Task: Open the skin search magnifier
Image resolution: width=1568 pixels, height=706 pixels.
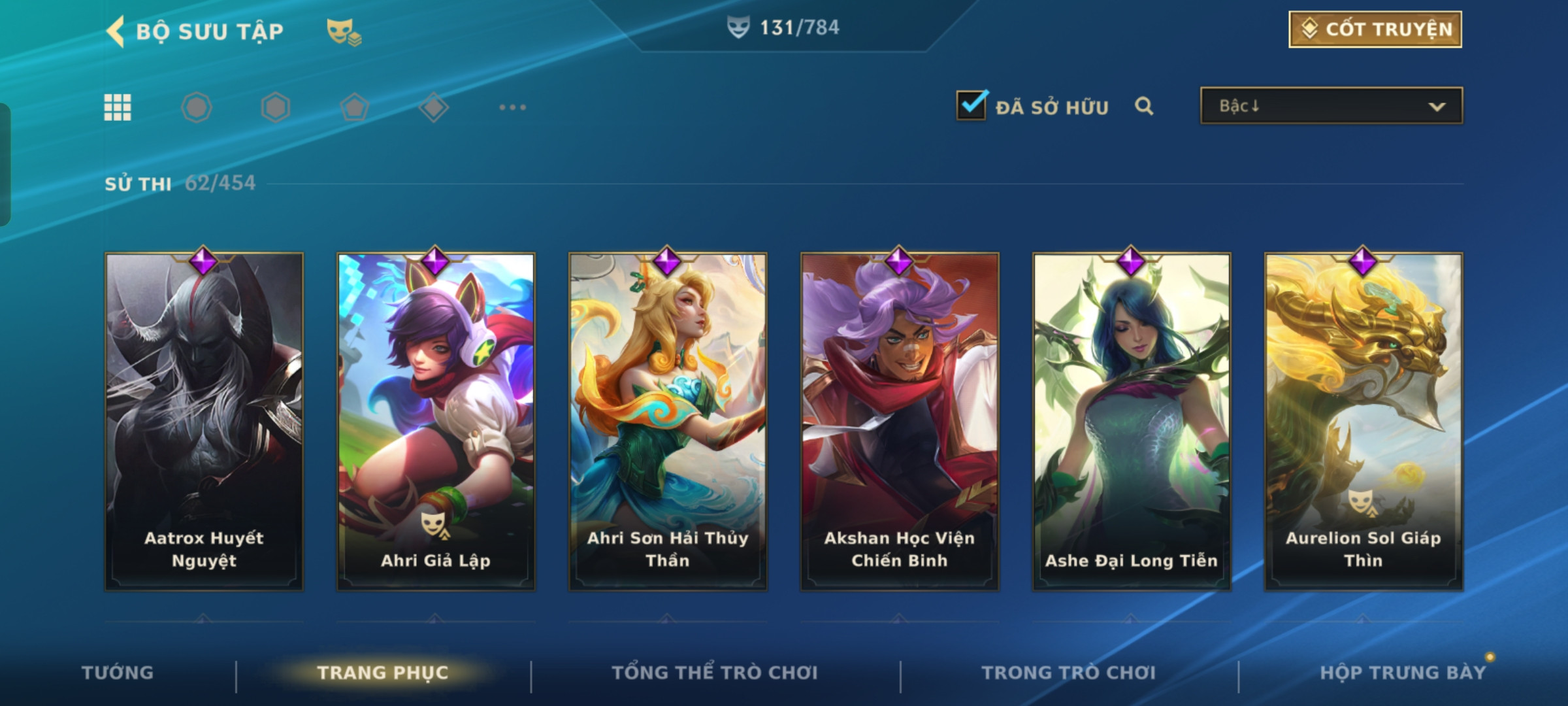Action: click(x=1144, y=106)
